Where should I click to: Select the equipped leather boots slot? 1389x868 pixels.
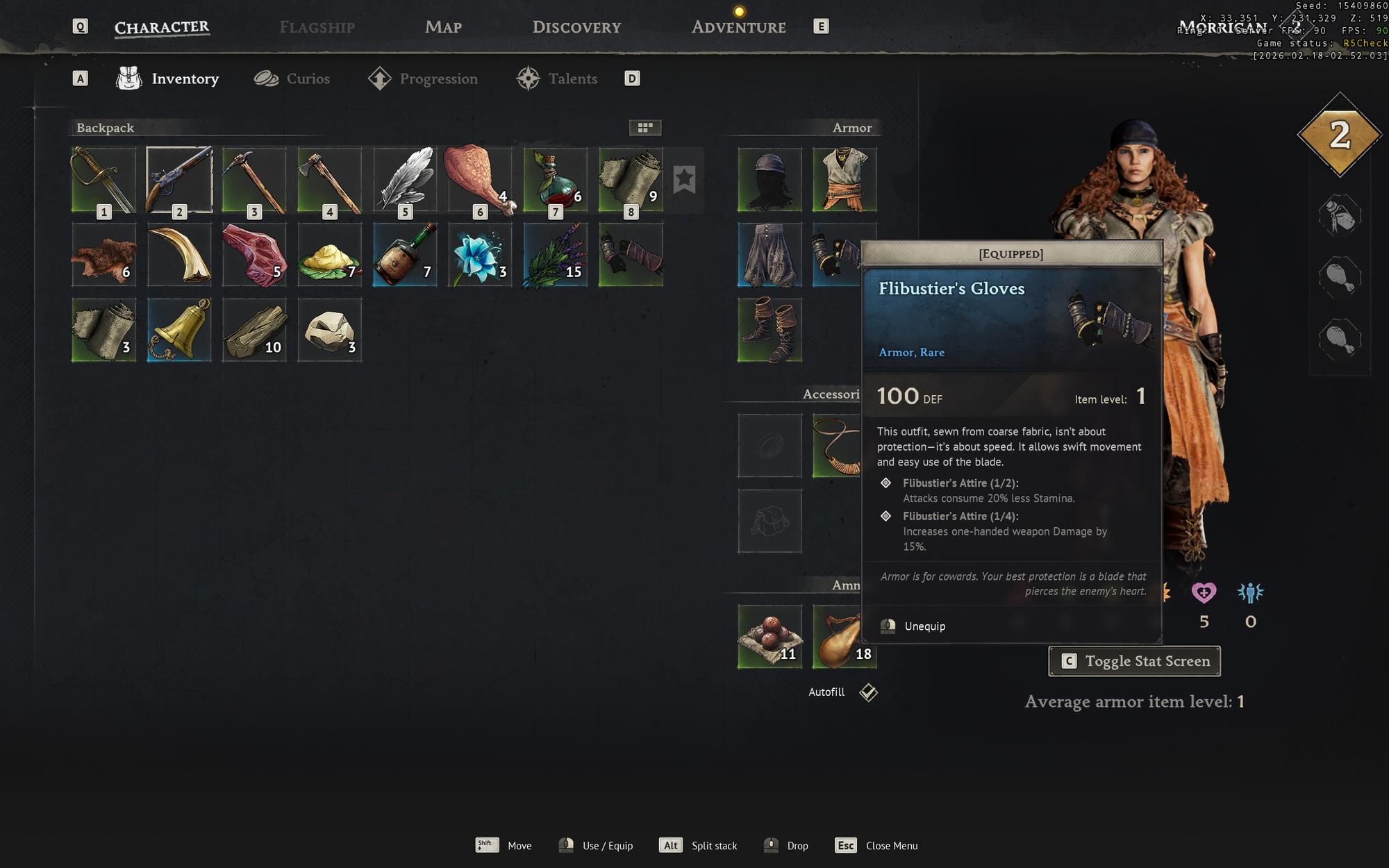[x=770, y=330]
